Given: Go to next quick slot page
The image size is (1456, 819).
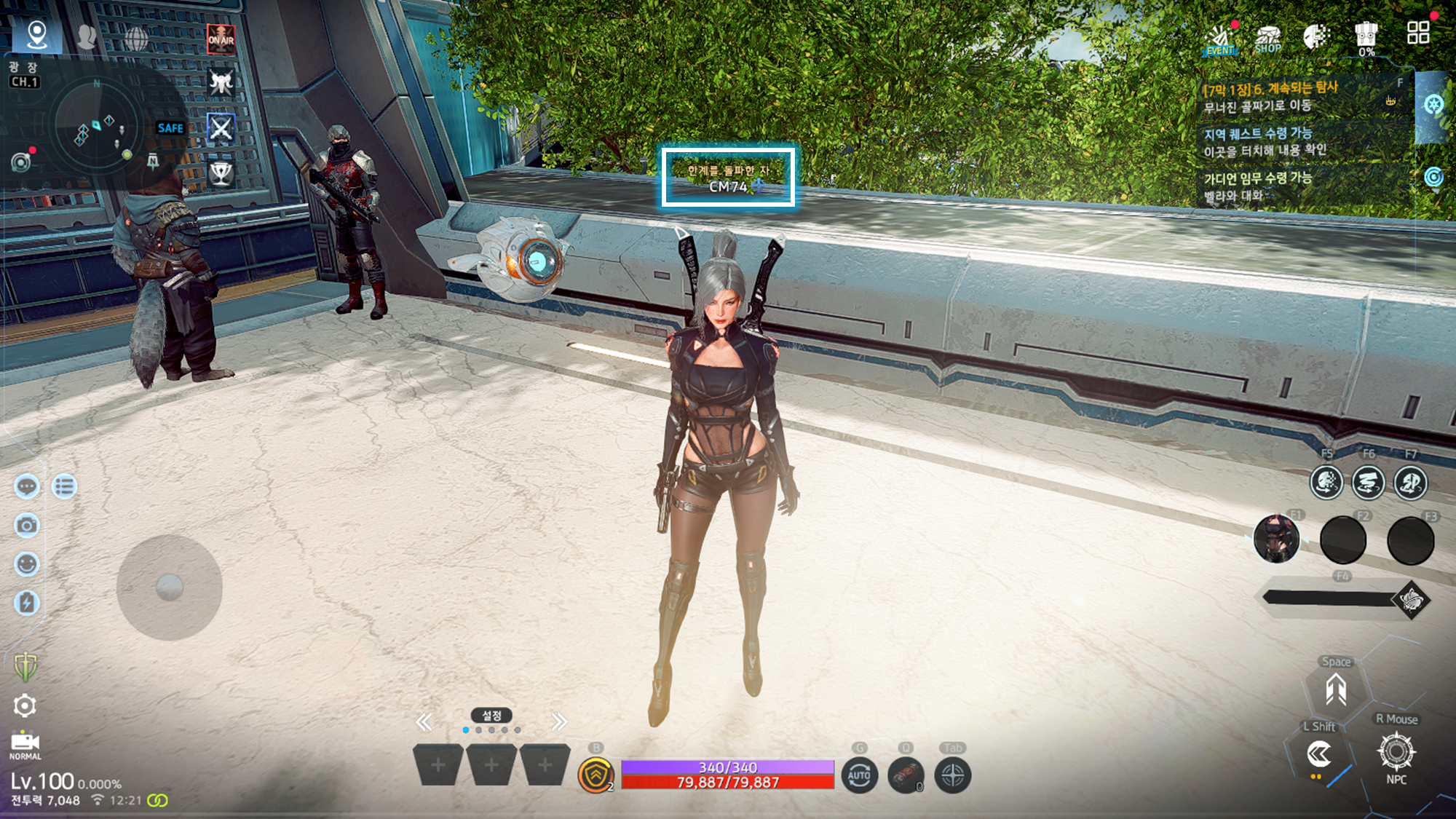Looking at the screenshot, I should coord(559,722).
